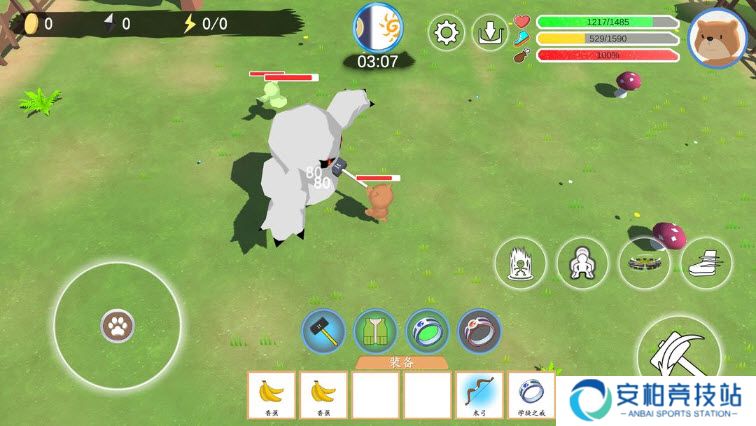Viewport: 756px width, 426px height.
Task: Activate the crouching figure skill
Action: click(582, 264)
